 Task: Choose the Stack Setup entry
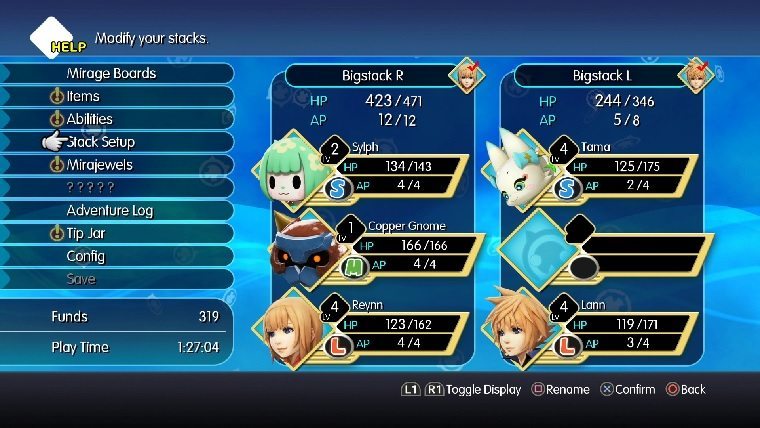coord(101,142)
